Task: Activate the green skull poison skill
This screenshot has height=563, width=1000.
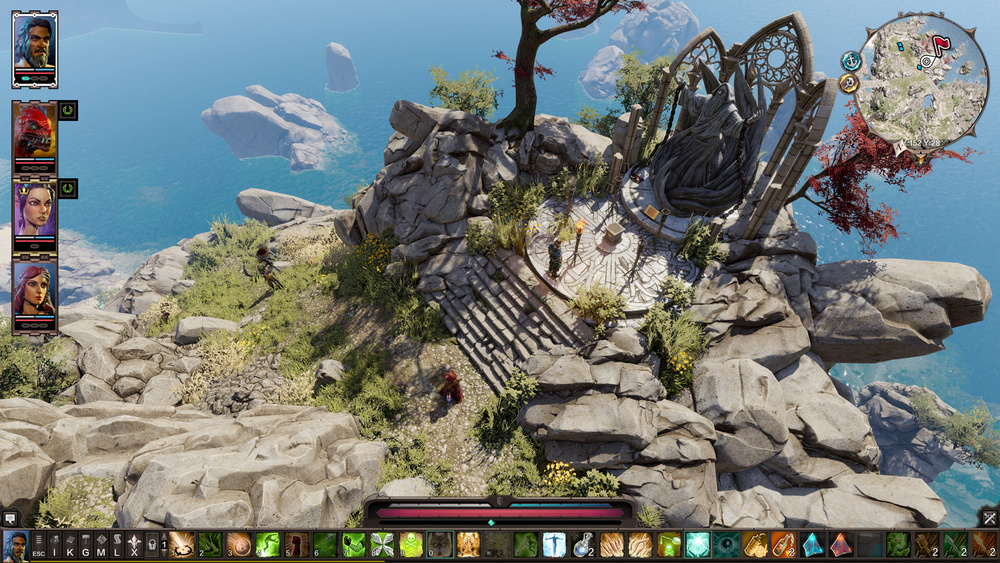Action: click(411, 545)
